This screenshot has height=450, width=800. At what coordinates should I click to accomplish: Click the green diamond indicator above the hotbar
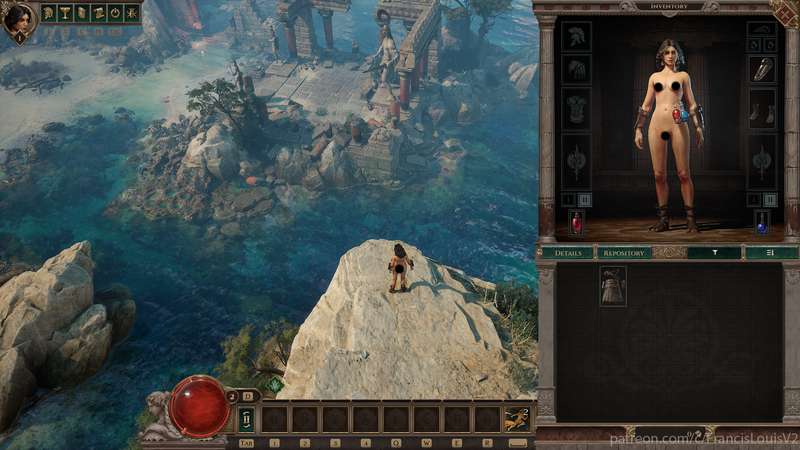click(275, 383)
